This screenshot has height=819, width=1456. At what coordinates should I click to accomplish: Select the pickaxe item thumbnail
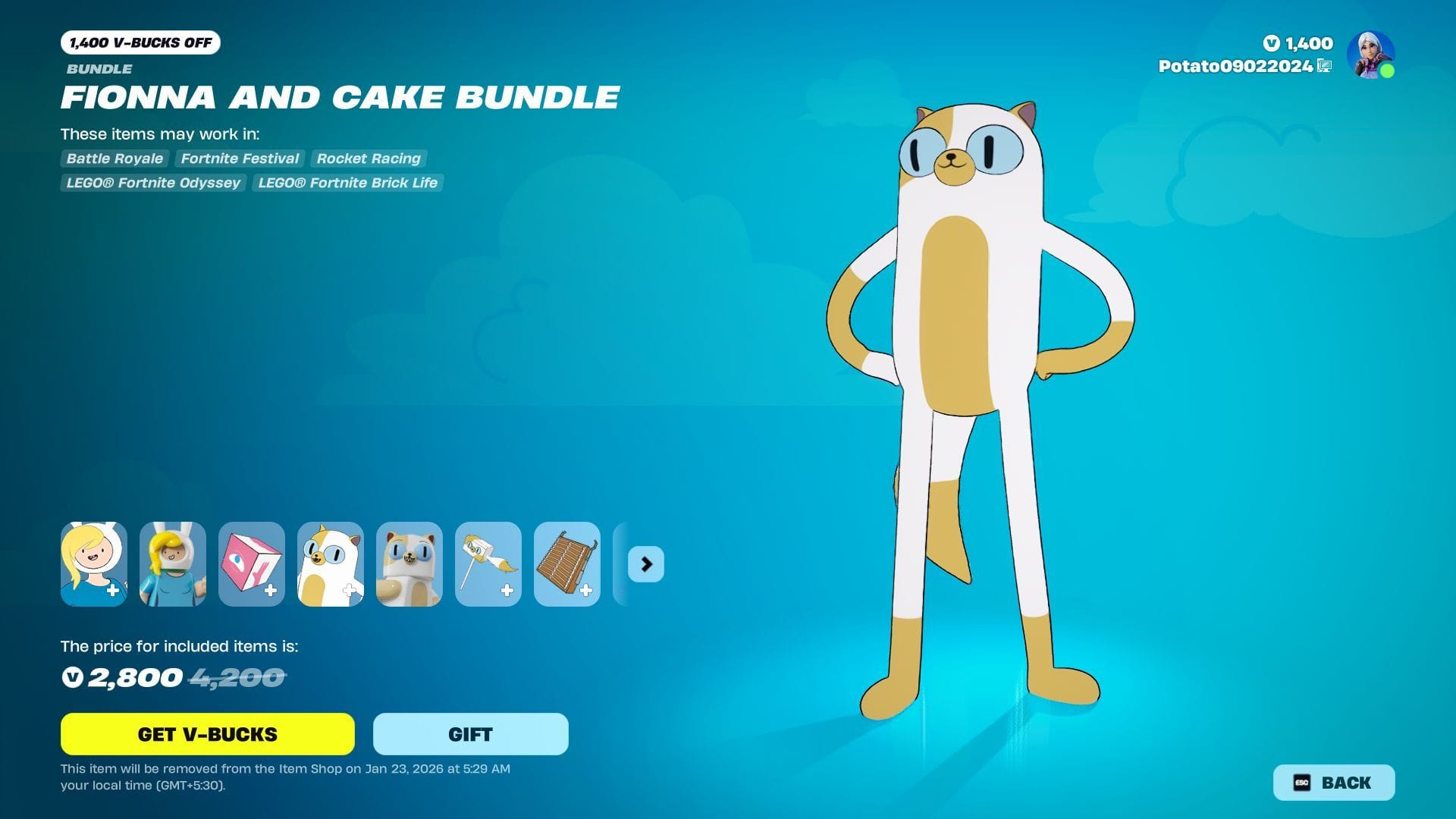coord(488,564)
